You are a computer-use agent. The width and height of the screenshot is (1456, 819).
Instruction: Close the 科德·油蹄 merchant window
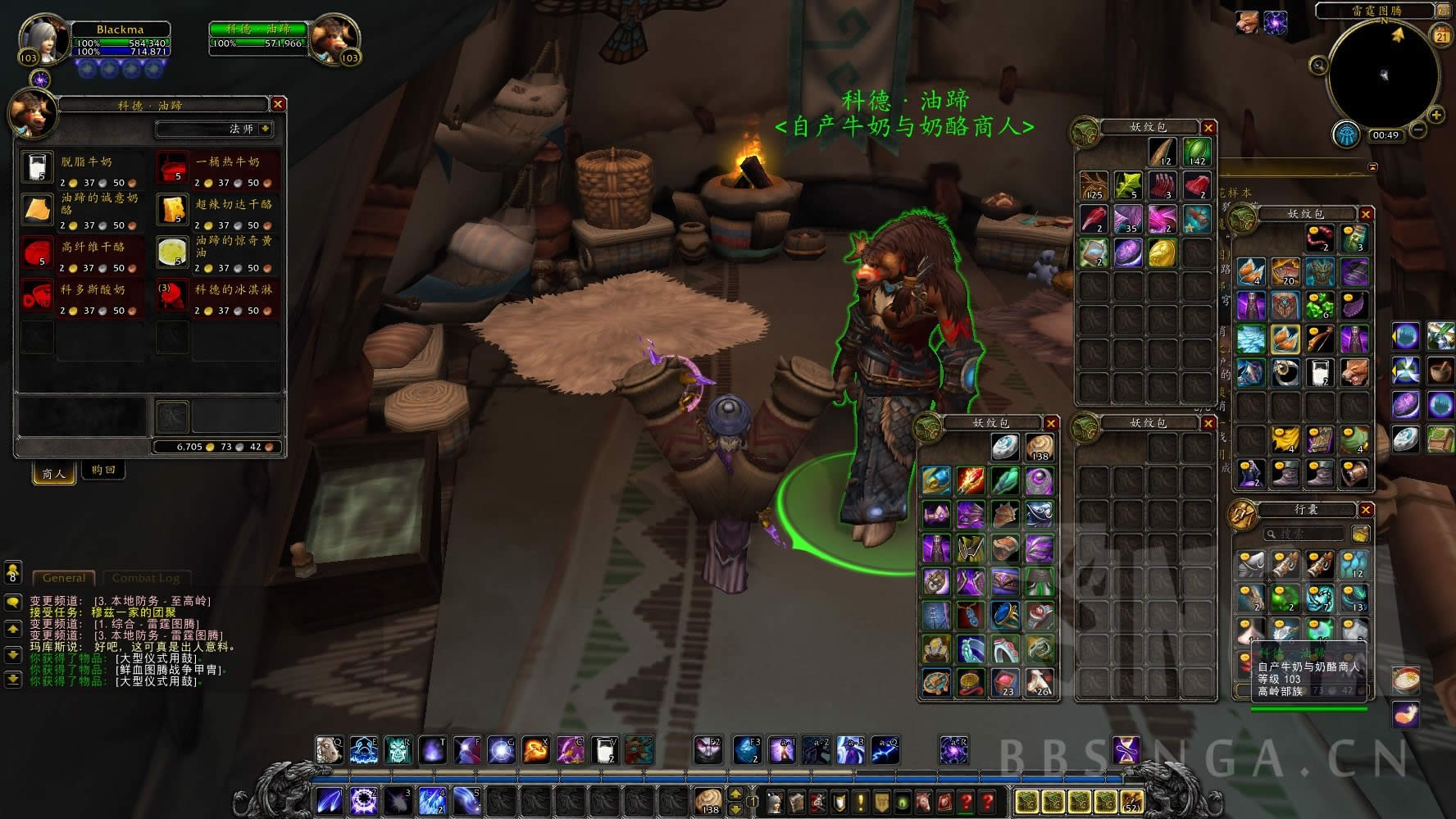coord(278,104)
